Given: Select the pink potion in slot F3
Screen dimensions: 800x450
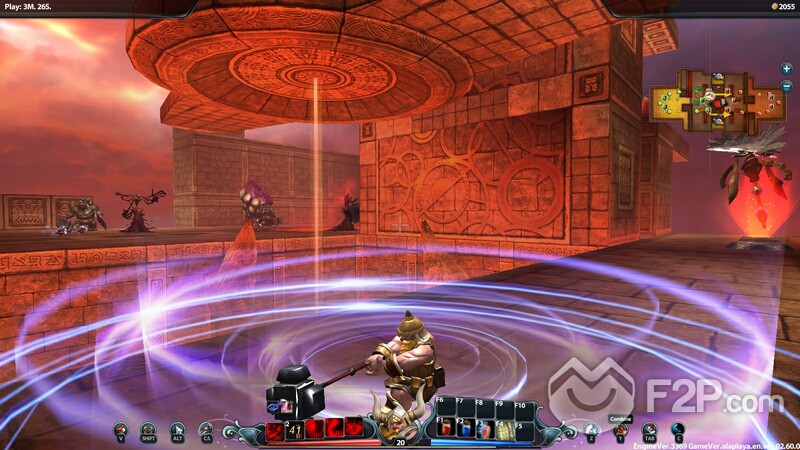Looking at the screenshot, I should pyautogui.click(x=482, y=428).
